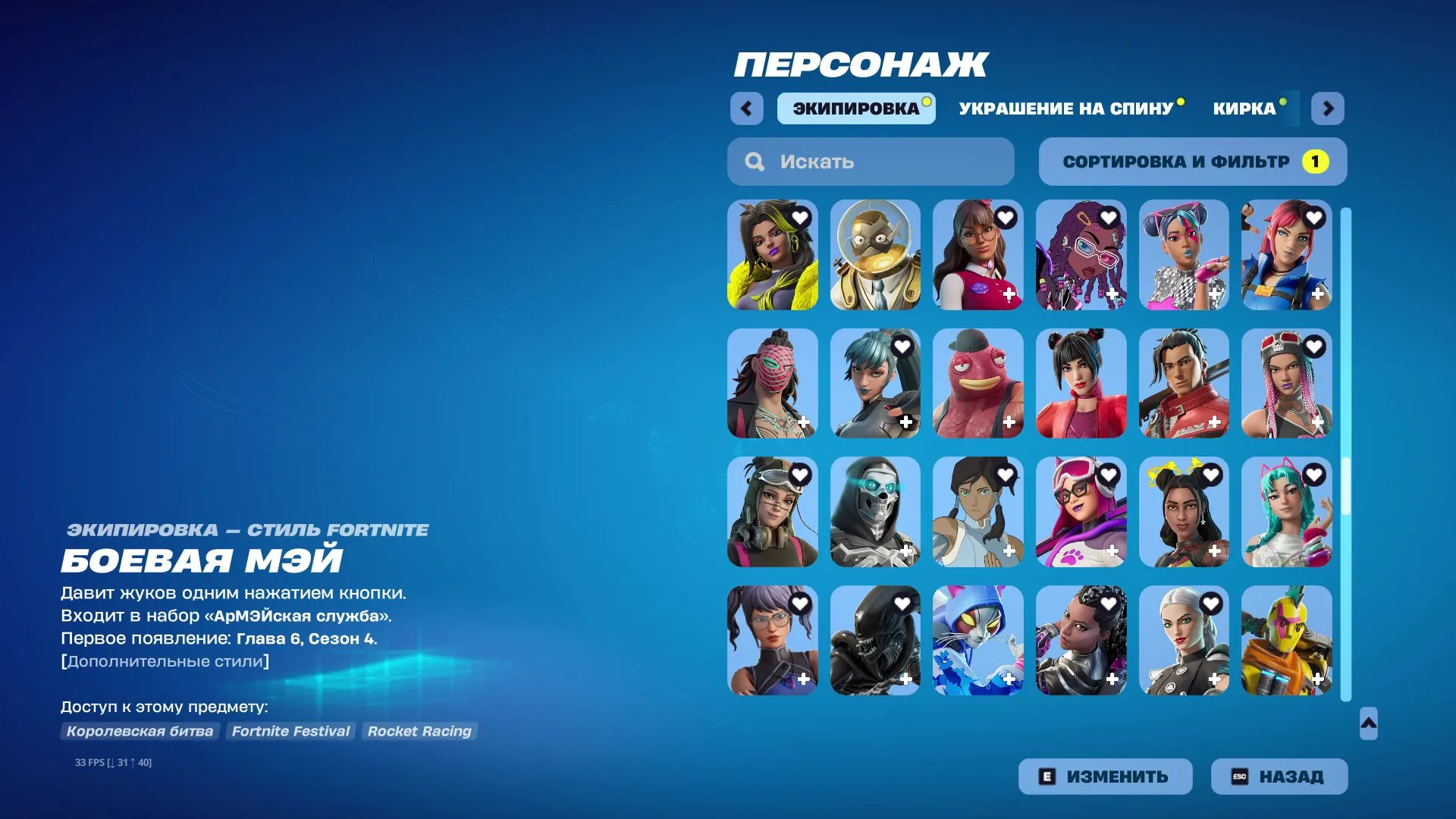Viewport: 1456px width, 819px height.
Task: Switch to the Украшение на спину tab
Action: [x=1065, y=108]
